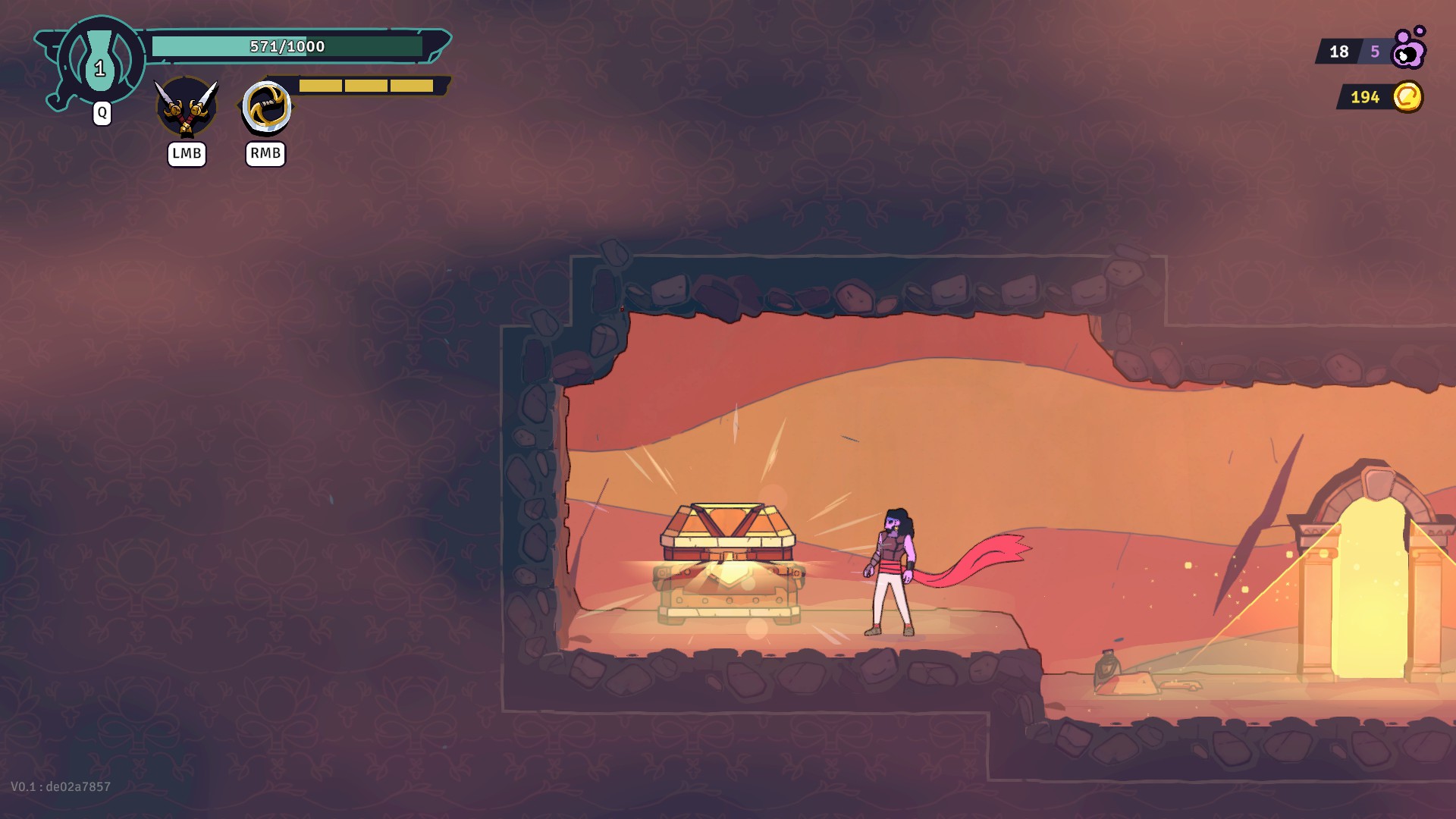Click the purple spirit glimmer icon
Screen dimensions: 1456x819
[x=1409, y=50]
